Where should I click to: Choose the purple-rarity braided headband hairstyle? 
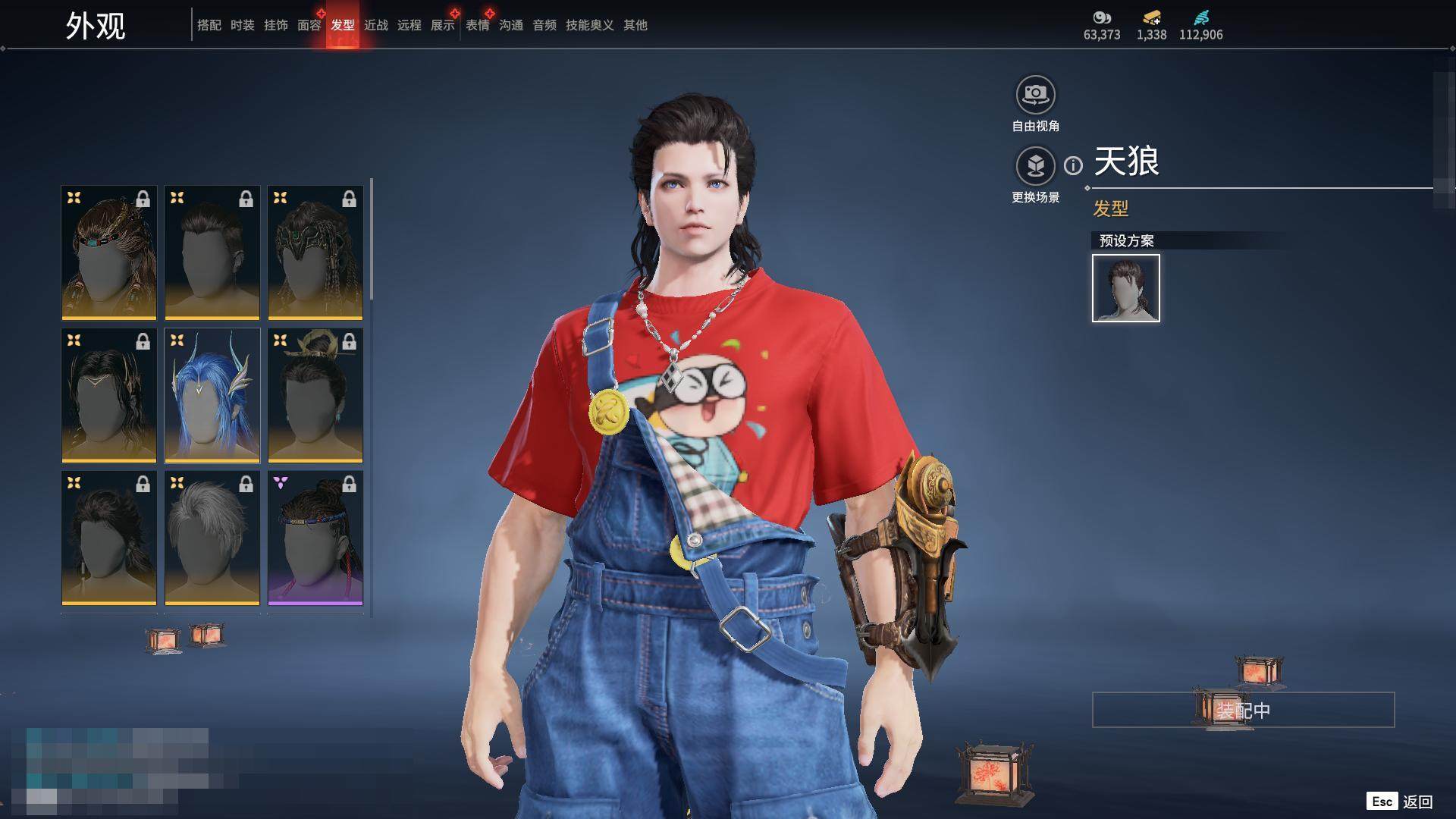pos(315,538)
